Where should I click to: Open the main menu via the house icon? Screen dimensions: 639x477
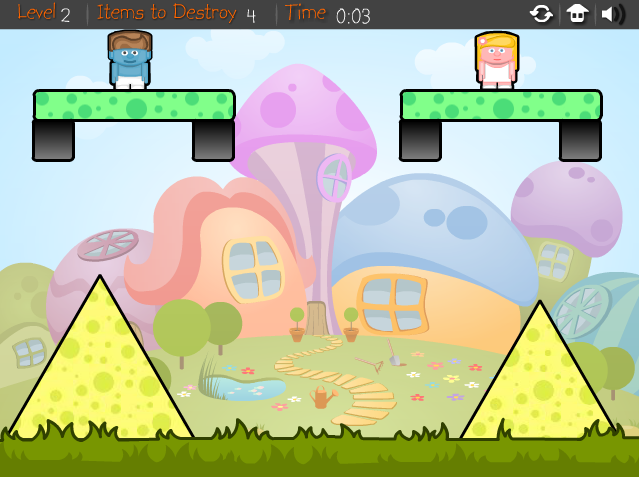[x=577, y=14]
